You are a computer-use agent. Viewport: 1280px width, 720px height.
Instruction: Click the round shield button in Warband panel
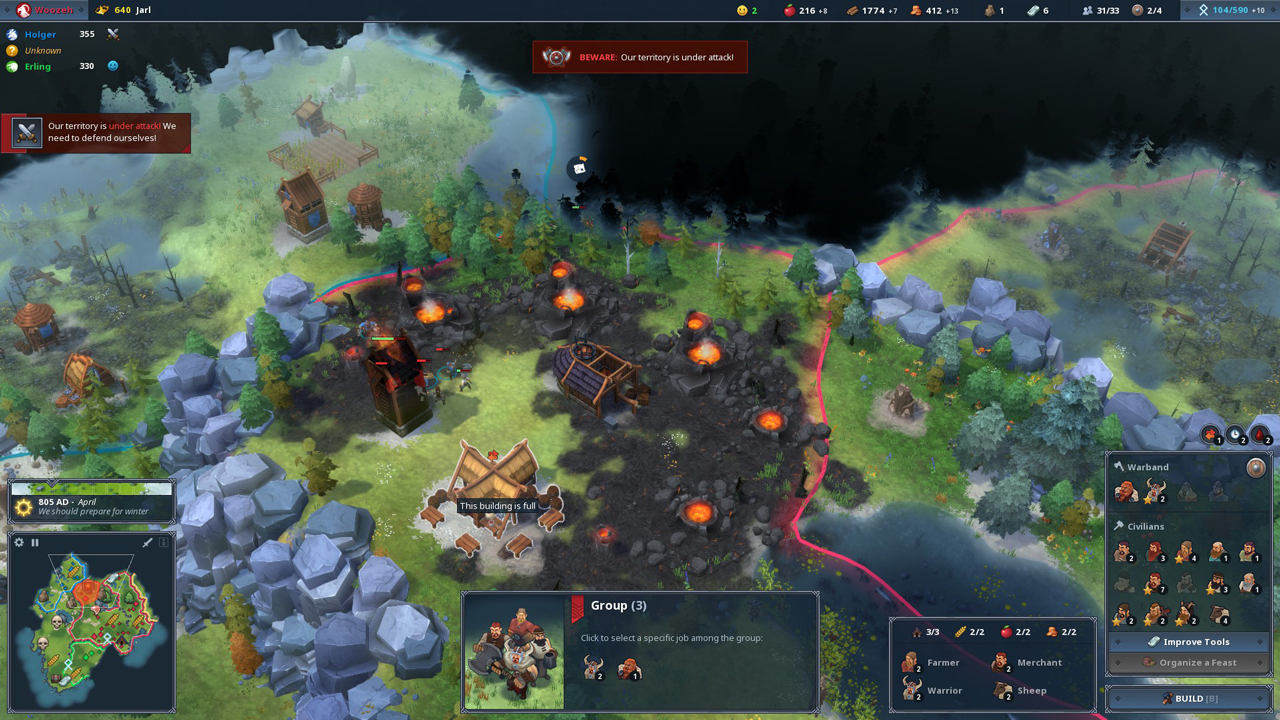click(1256, 467)
